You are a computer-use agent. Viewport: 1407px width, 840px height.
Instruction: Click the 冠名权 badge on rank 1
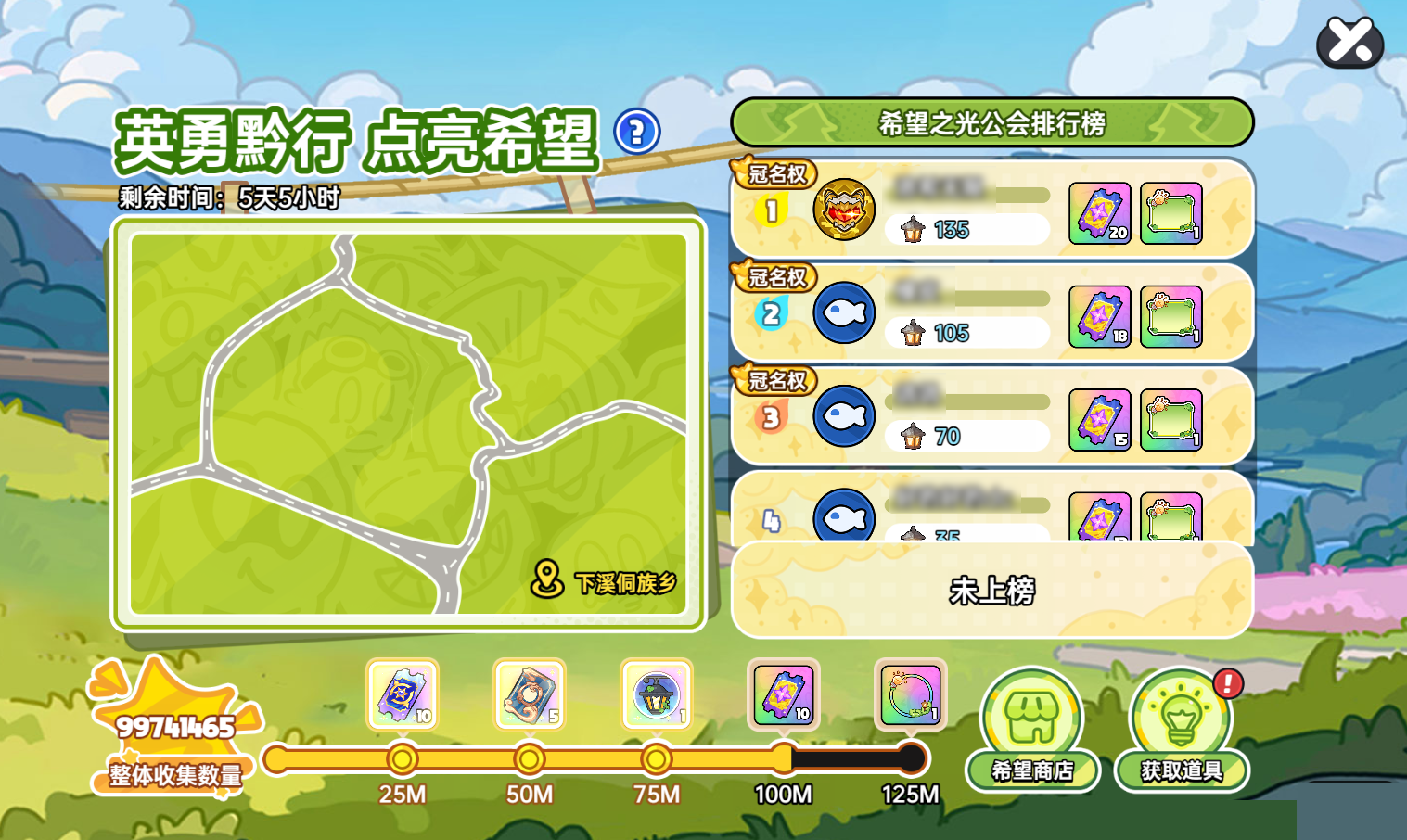pos(776,172)
